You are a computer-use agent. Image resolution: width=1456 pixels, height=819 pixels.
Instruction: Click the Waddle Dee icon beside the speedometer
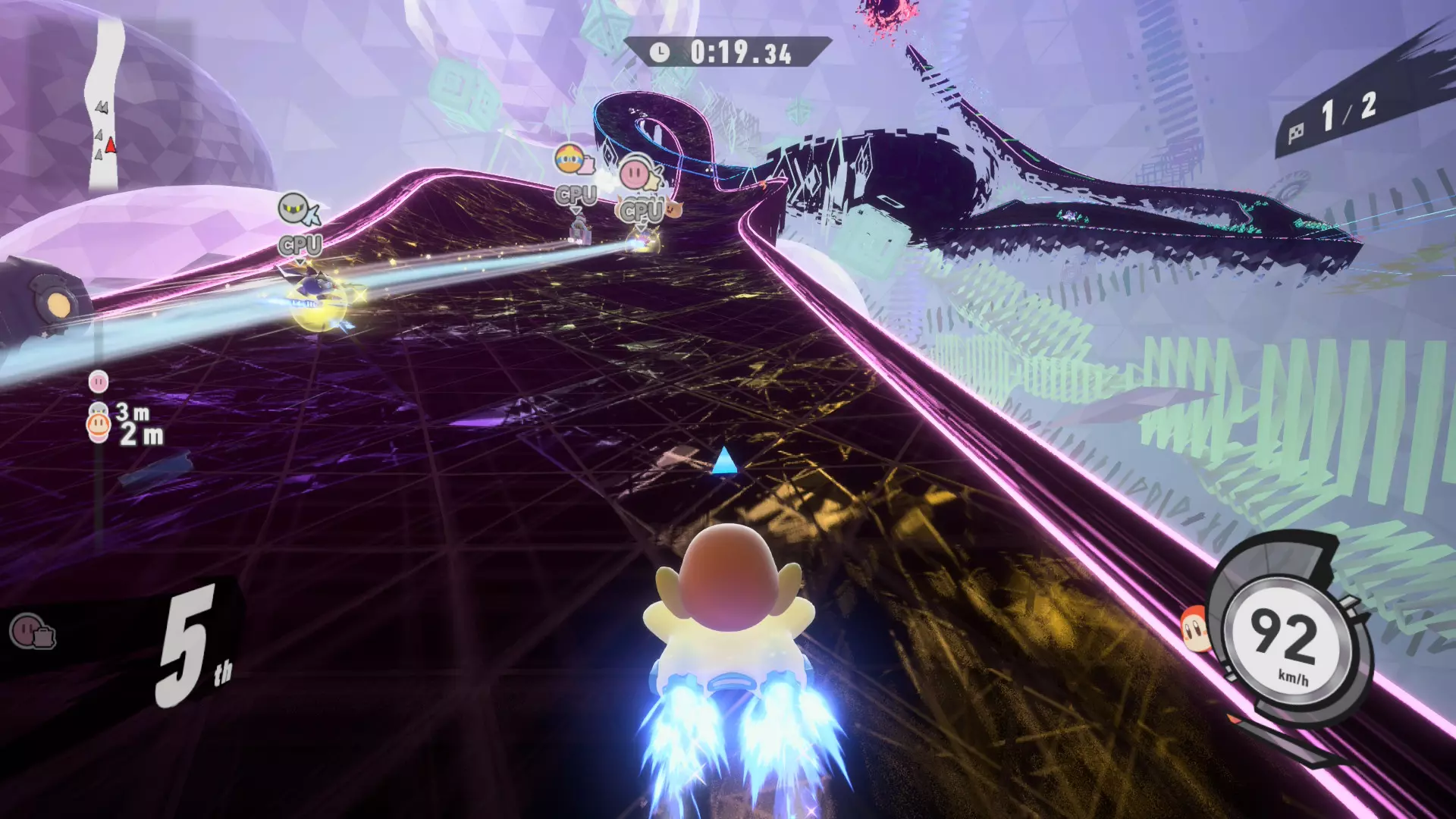[1195, 628]
